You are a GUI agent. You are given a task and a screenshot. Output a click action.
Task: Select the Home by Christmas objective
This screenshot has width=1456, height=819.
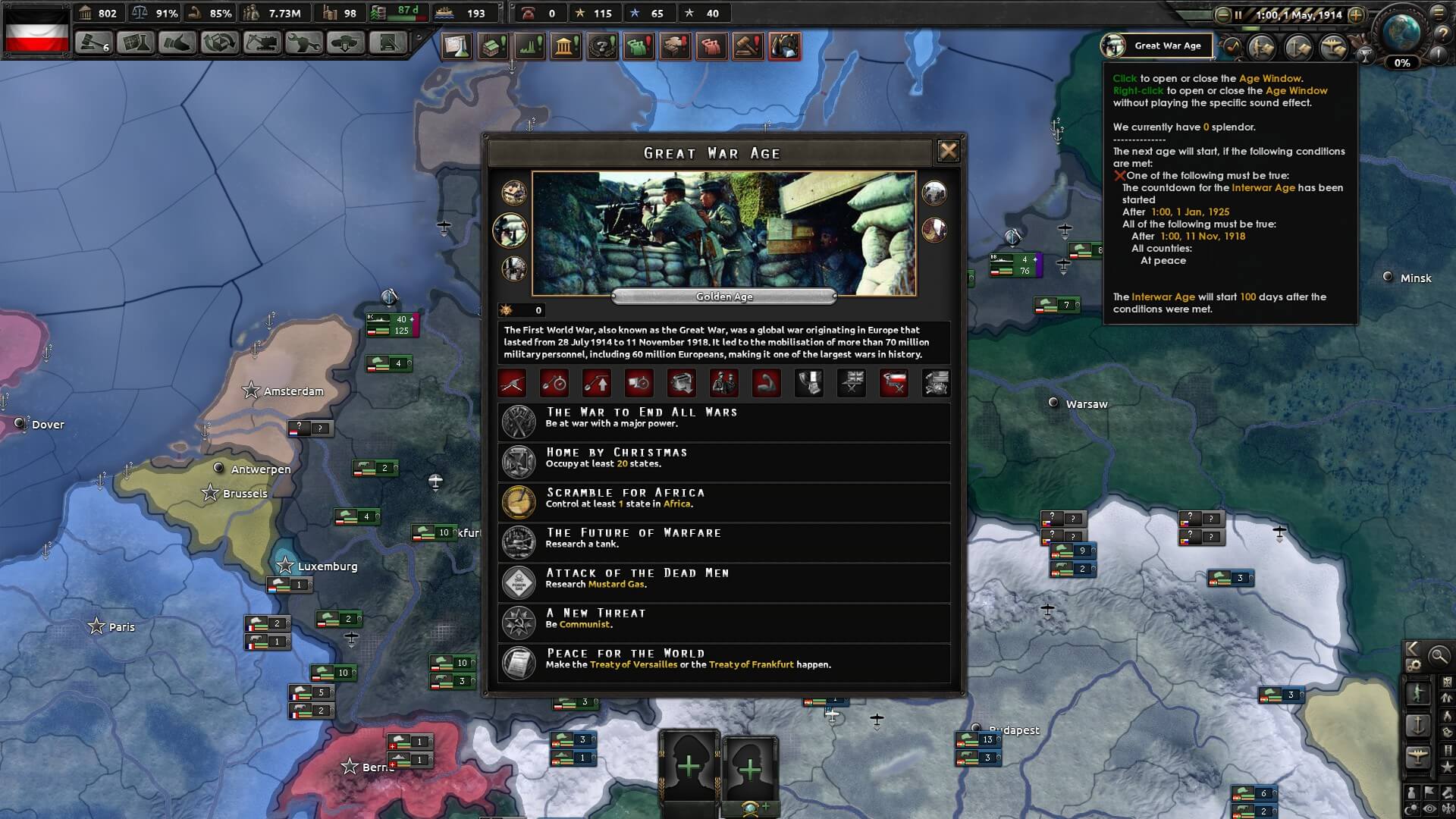[723, 462]
